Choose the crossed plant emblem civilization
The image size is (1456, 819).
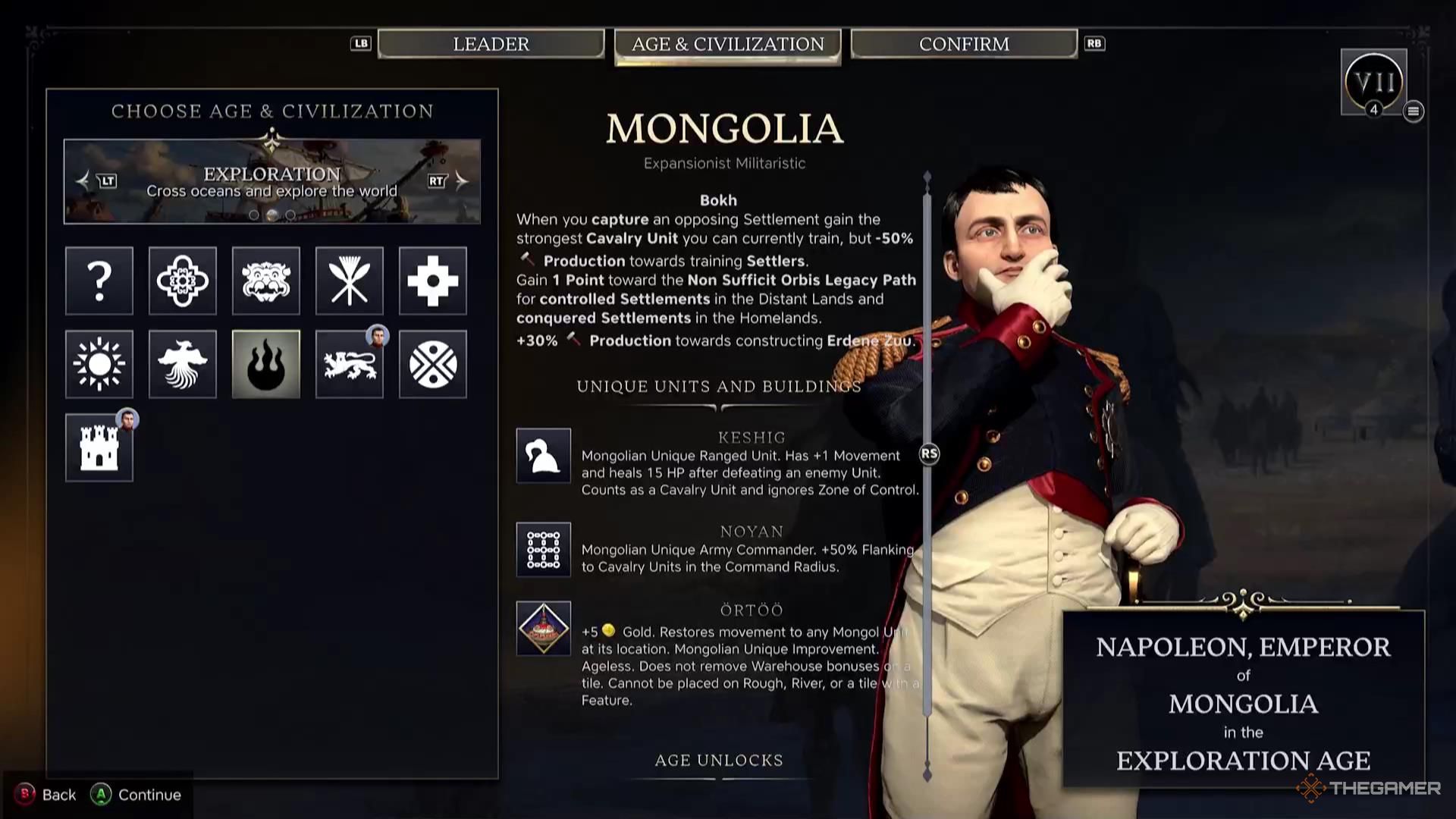coord(350,281)
